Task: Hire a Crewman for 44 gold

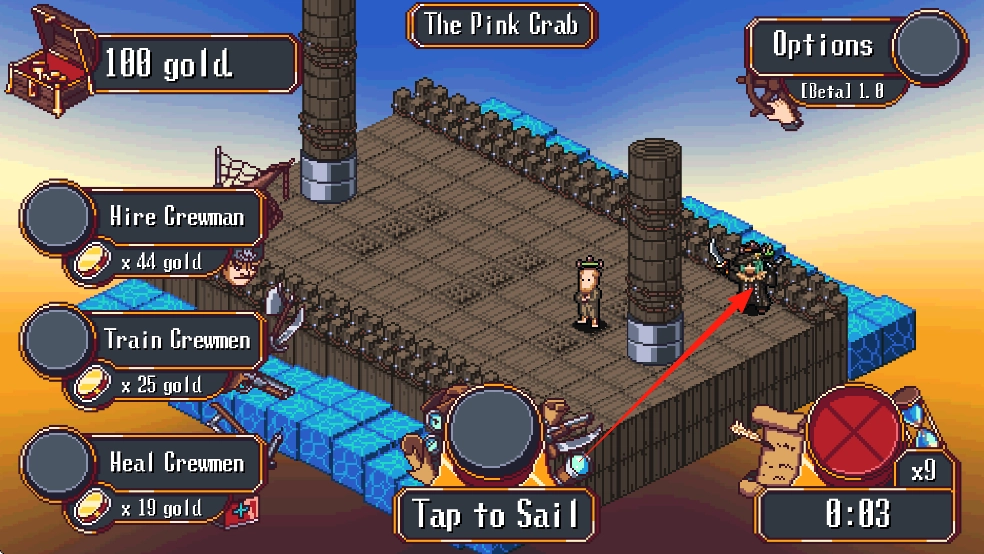Action: [x=59, y=217]
